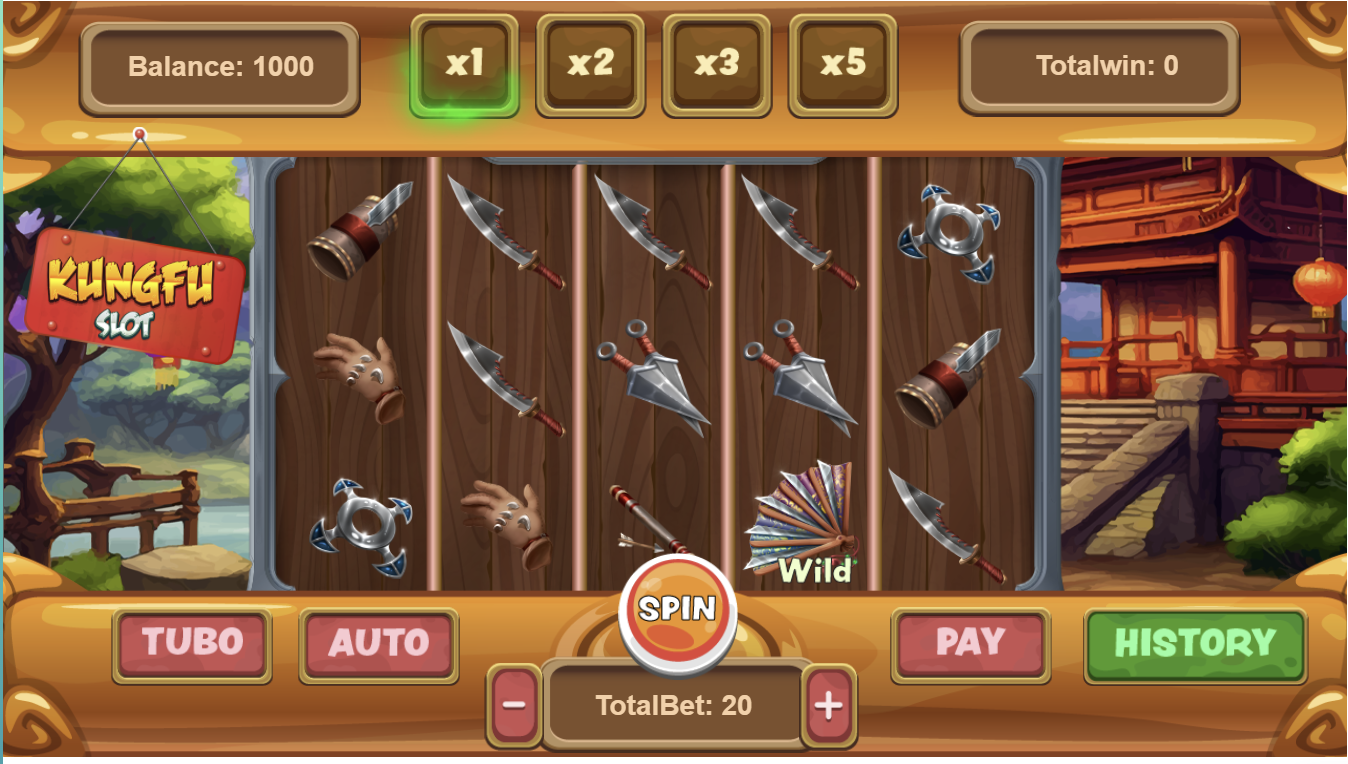Toggle the TUBO mode button
Screen dimensions: 1348x764
pyautogui.click(x=192, y=643)
